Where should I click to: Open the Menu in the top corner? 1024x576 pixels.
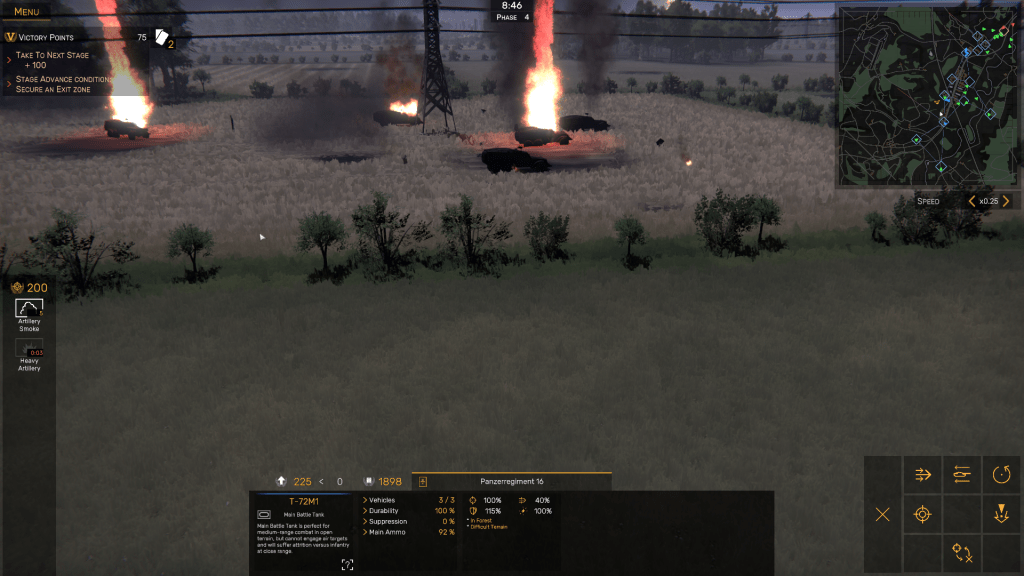27,12
